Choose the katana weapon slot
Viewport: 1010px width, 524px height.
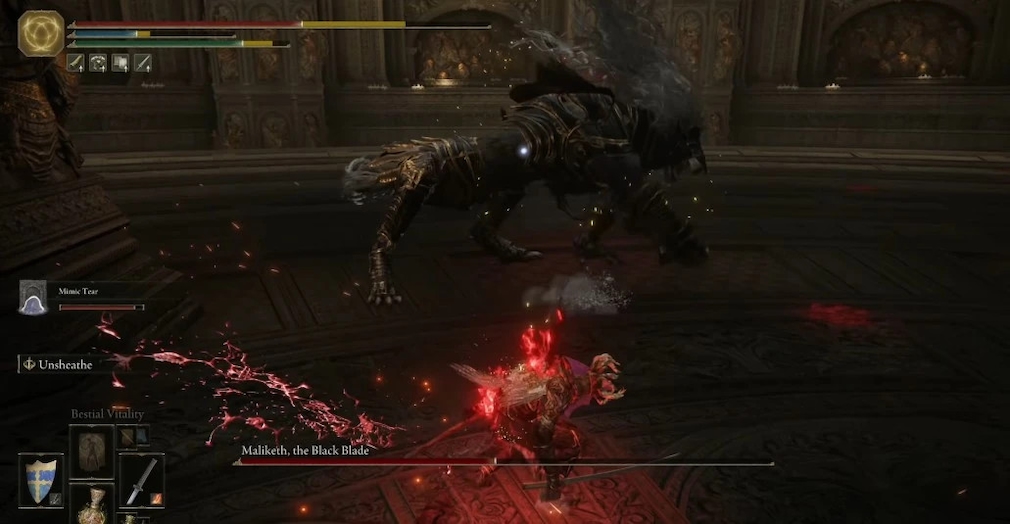(141, 479)
